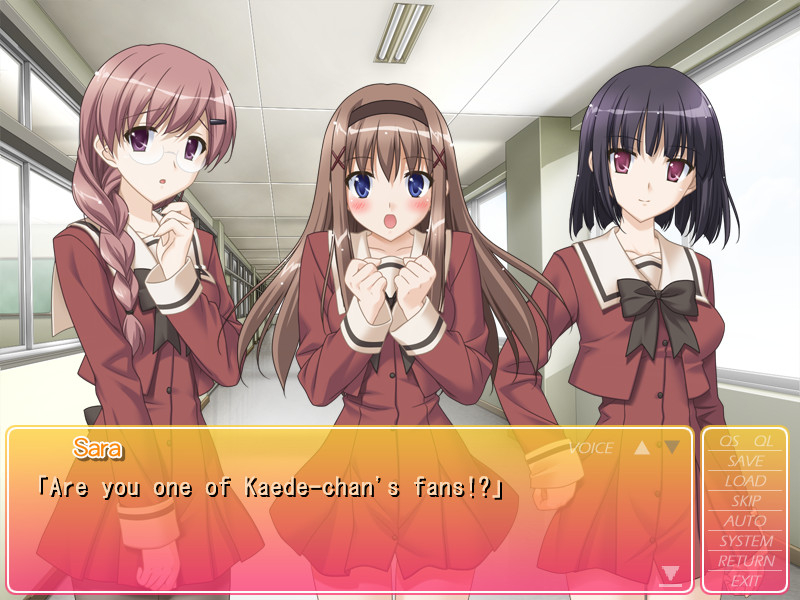
Task: Open the LOAD menu
Action: click(745, 481)
